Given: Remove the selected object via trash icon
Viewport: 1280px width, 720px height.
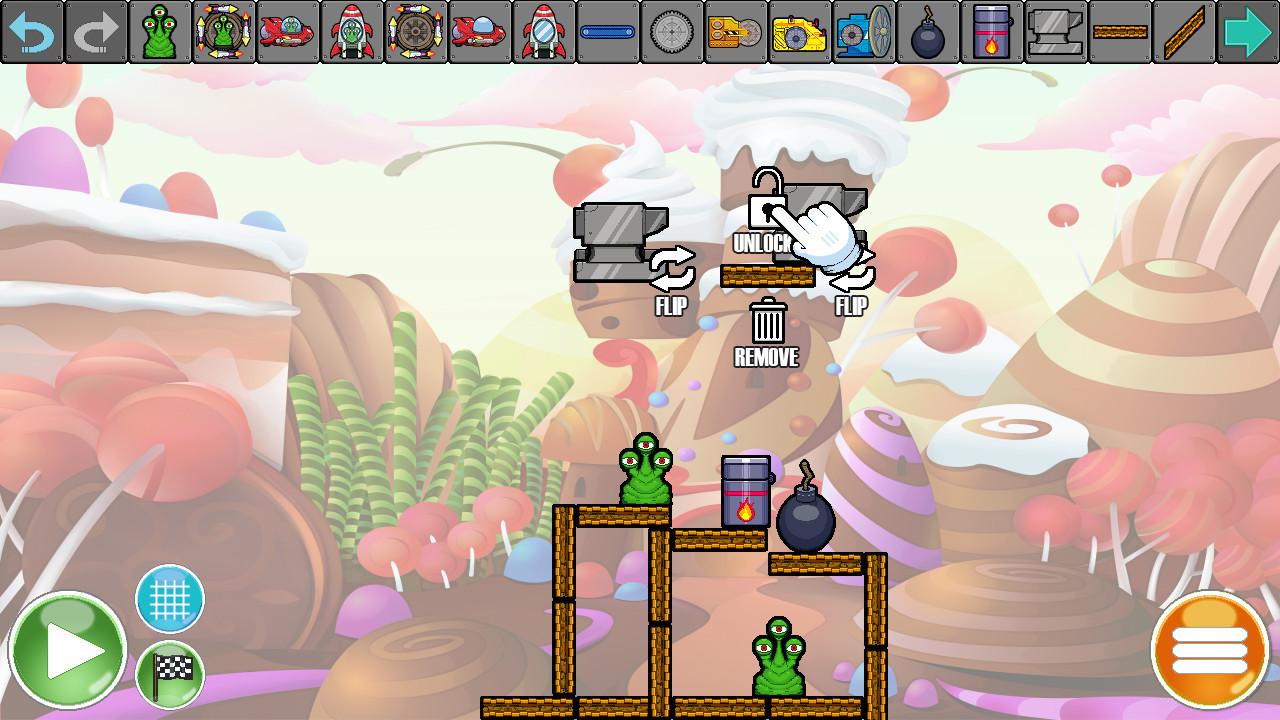Looking at the screenshot, I should [x=766, y=322].
